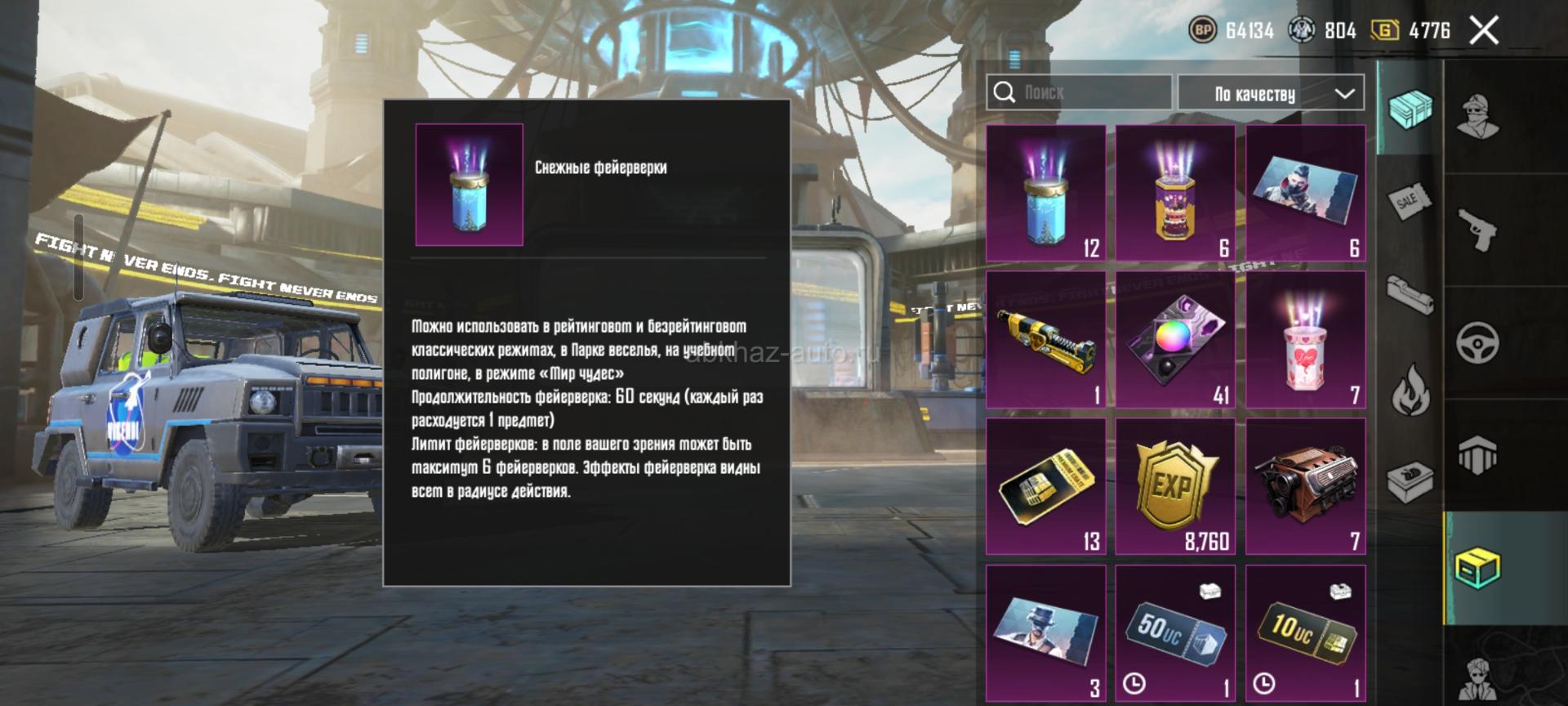This screenshot has width=1568, height=706.
Task: Open the steering wheel vehicles tab
Action: point(1477,342)
